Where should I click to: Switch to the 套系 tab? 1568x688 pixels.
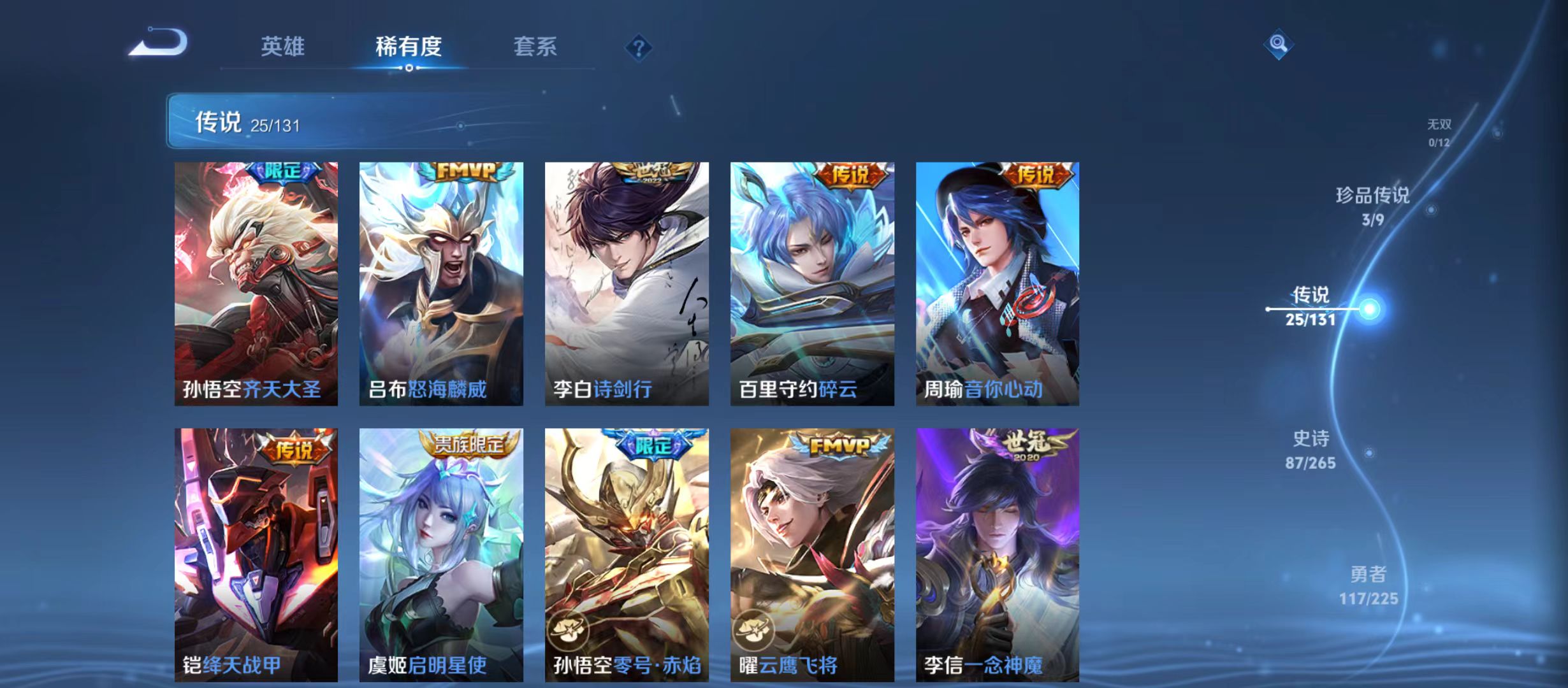pos(536,45)
